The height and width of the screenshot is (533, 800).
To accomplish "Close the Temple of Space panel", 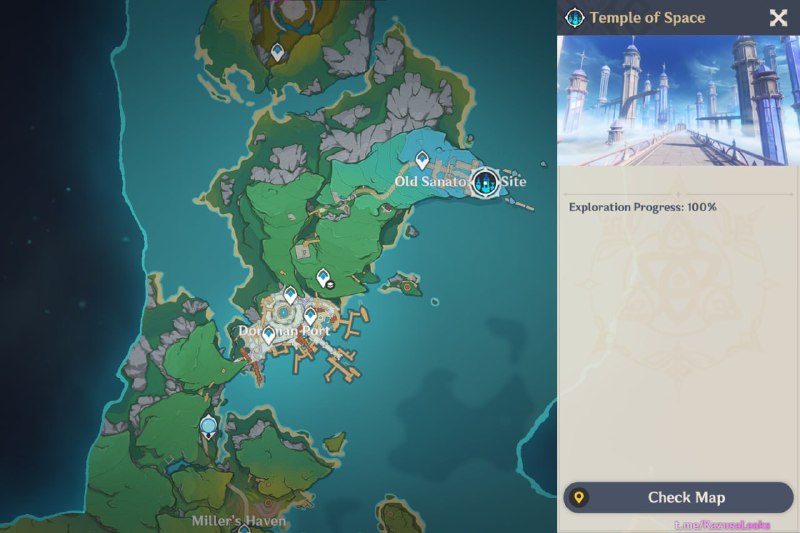I will [778, 17].
